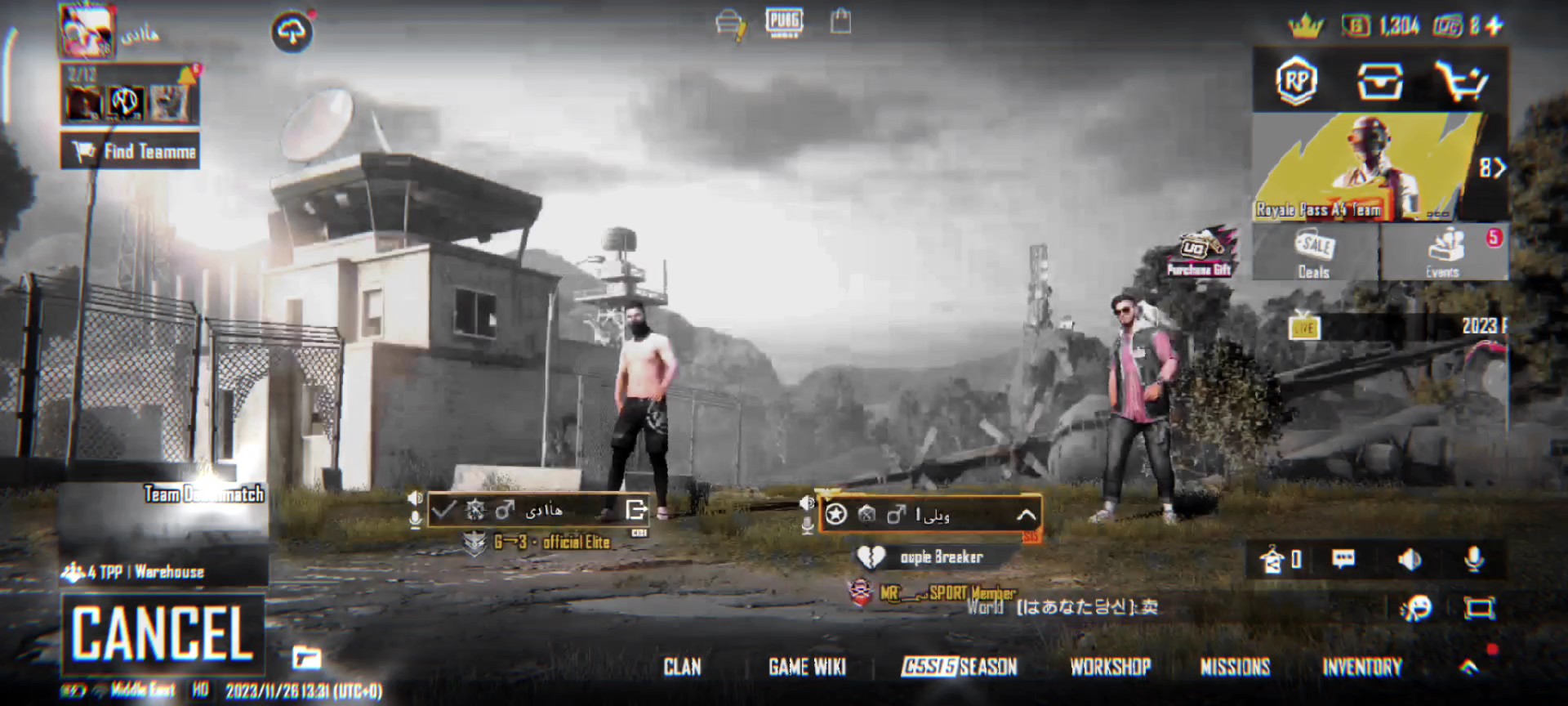Open the Missions menu

1235,668
